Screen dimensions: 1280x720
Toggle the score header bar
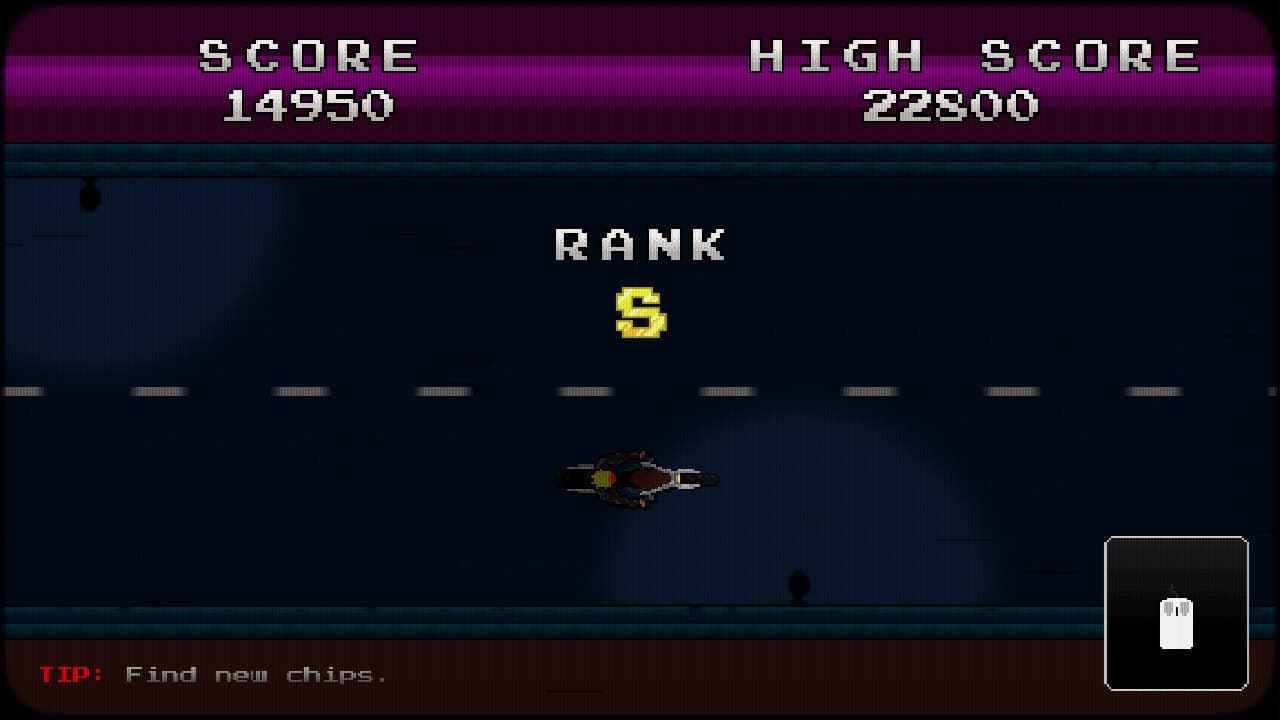coord(640,75)
